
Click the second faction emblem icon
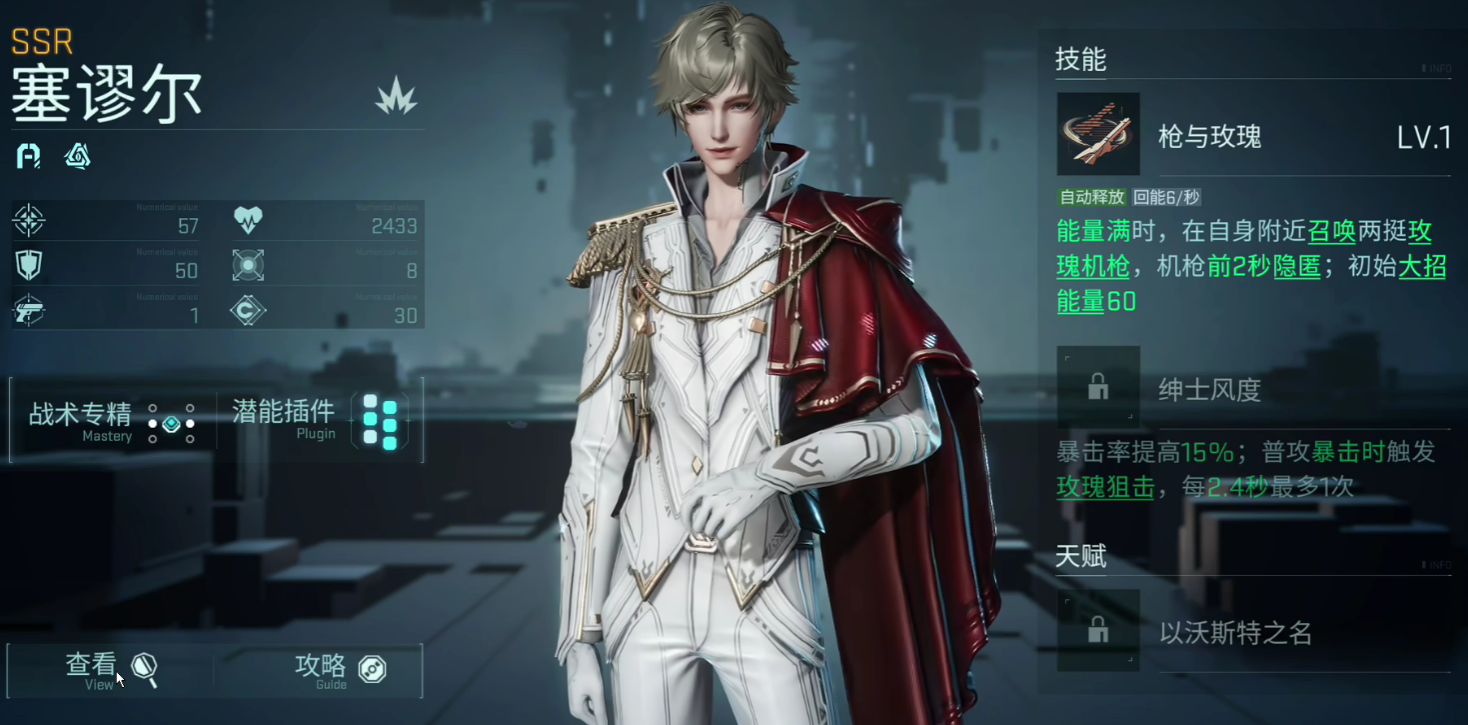click(77, 157)
